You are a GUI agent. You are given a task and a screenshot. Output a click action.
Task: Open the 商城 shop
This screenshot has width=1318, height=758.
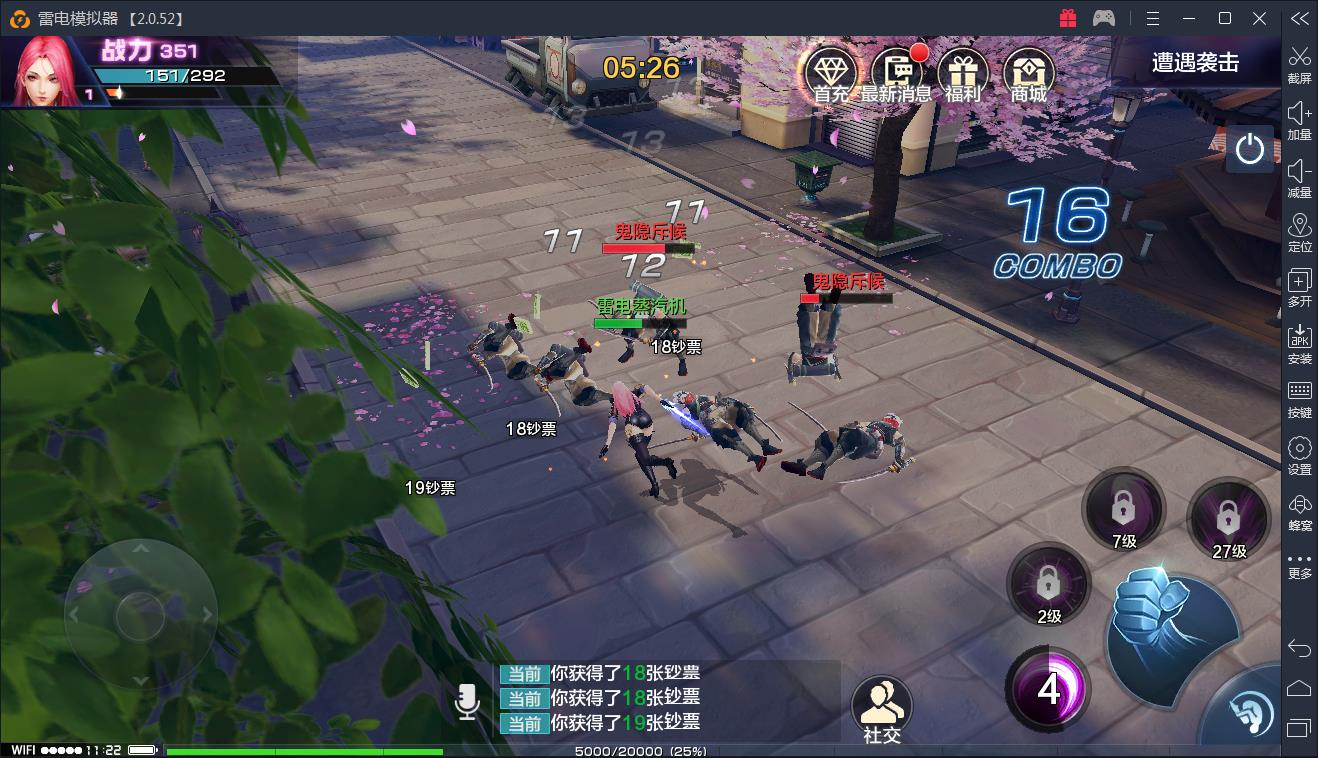(x=1028, y=74)
